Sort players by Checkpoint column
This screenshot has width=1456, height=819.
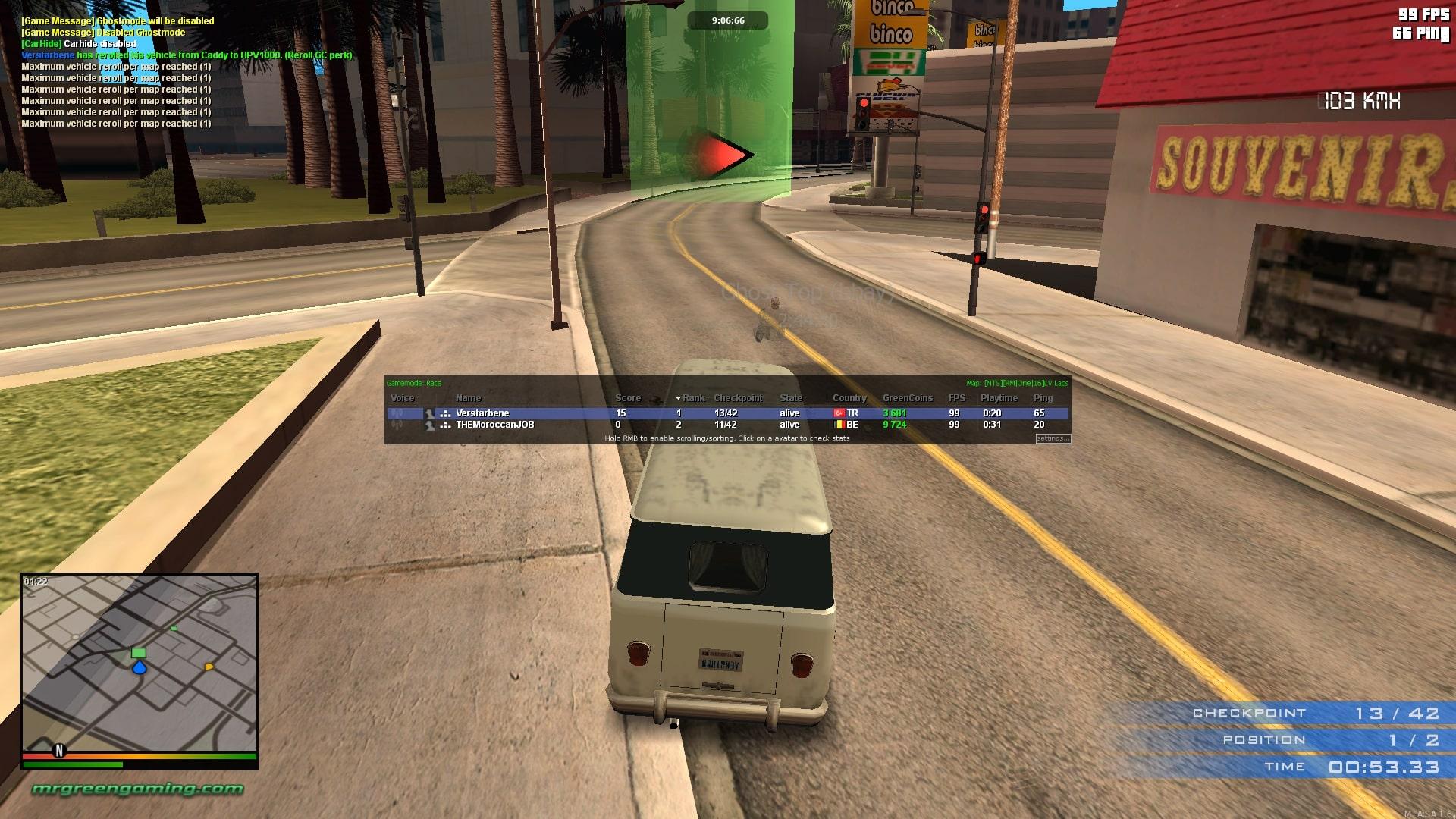click(737, 398)
